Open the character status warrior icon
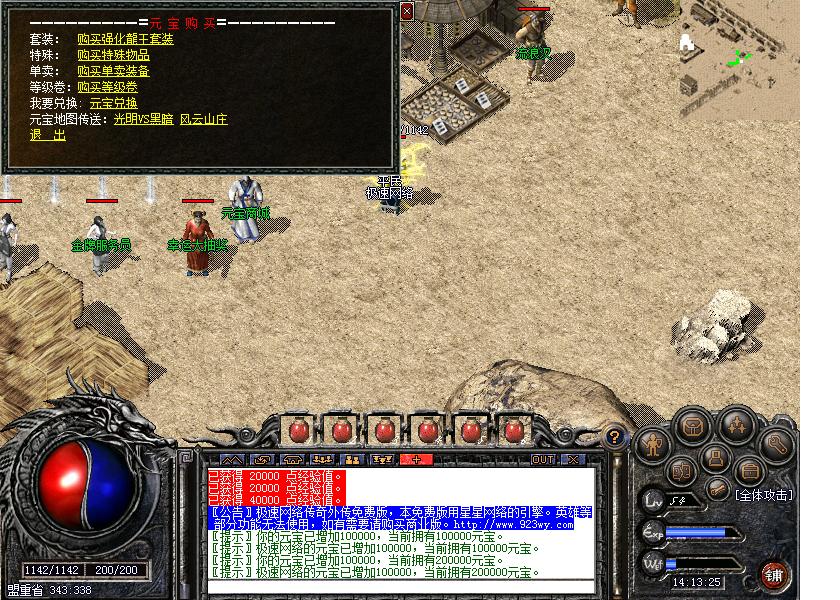840x600 pixels. pyautogui.click(x=652, y=441)
